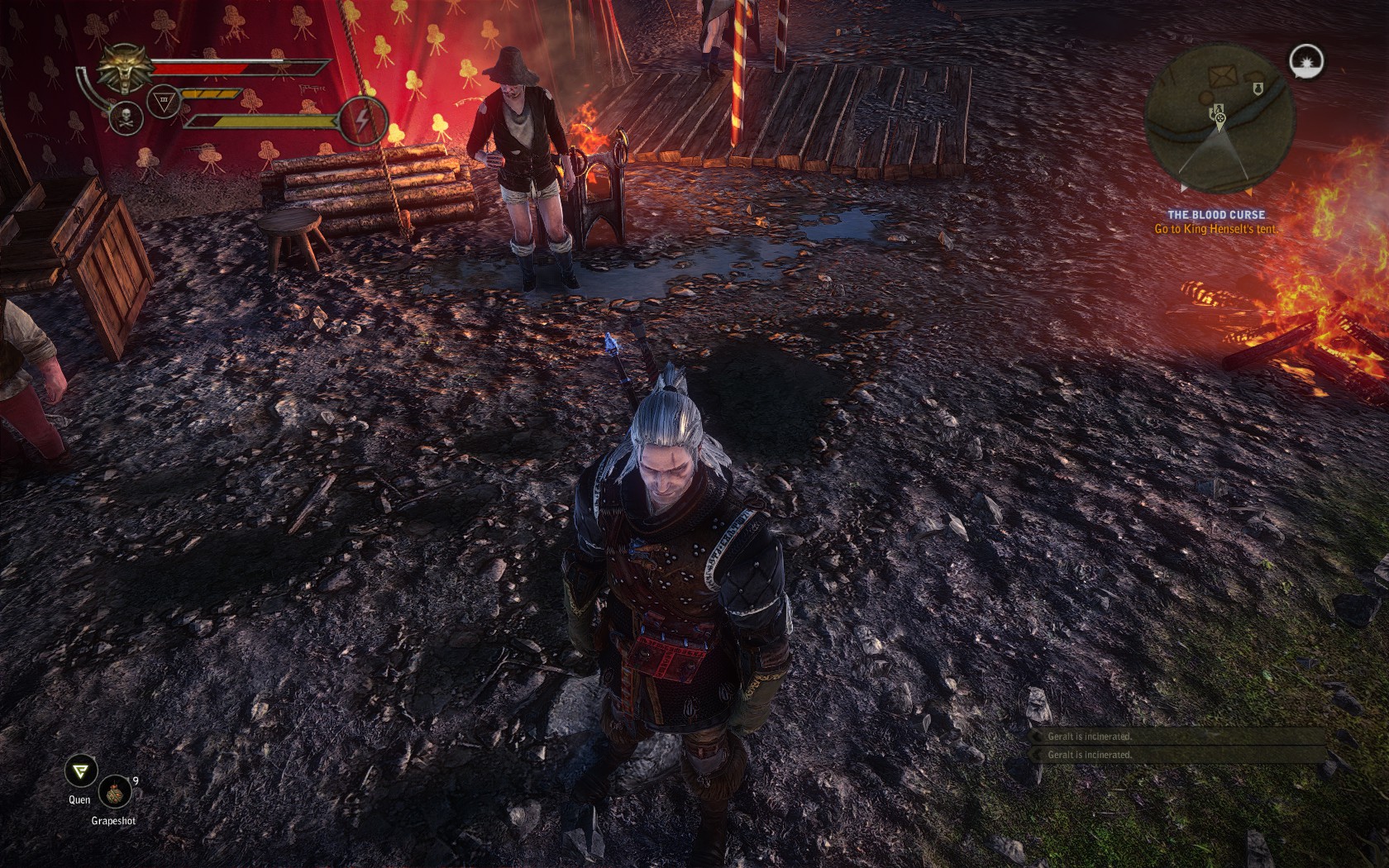The height and width of the screenshot is (868, 1389).
Task: Select the Quen sign icon
Action: tap(80, 772)
